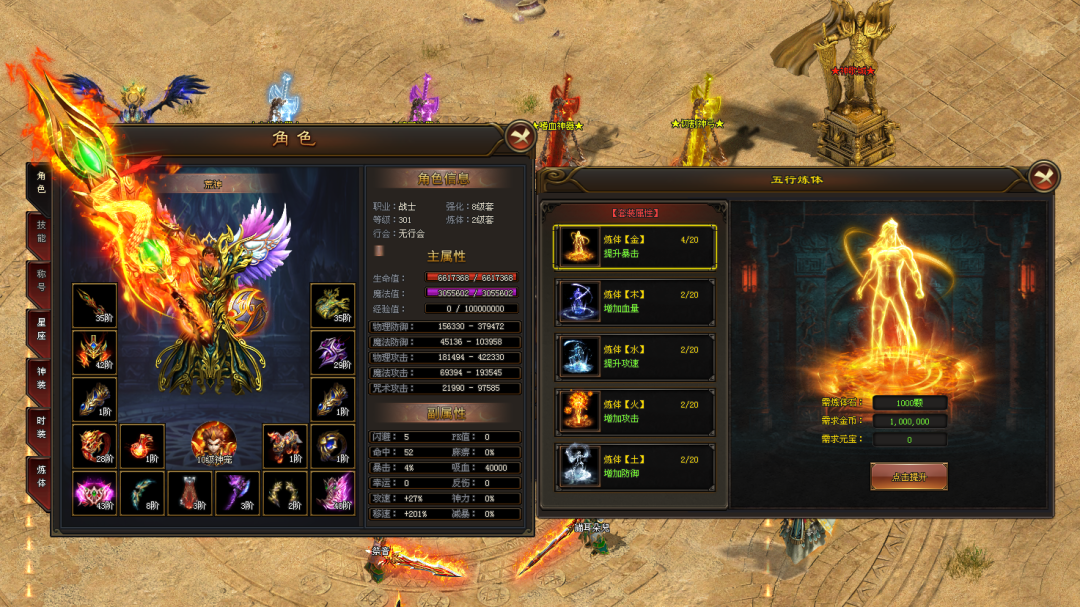Select the 炼体【金】 entry

pos(635,247)
